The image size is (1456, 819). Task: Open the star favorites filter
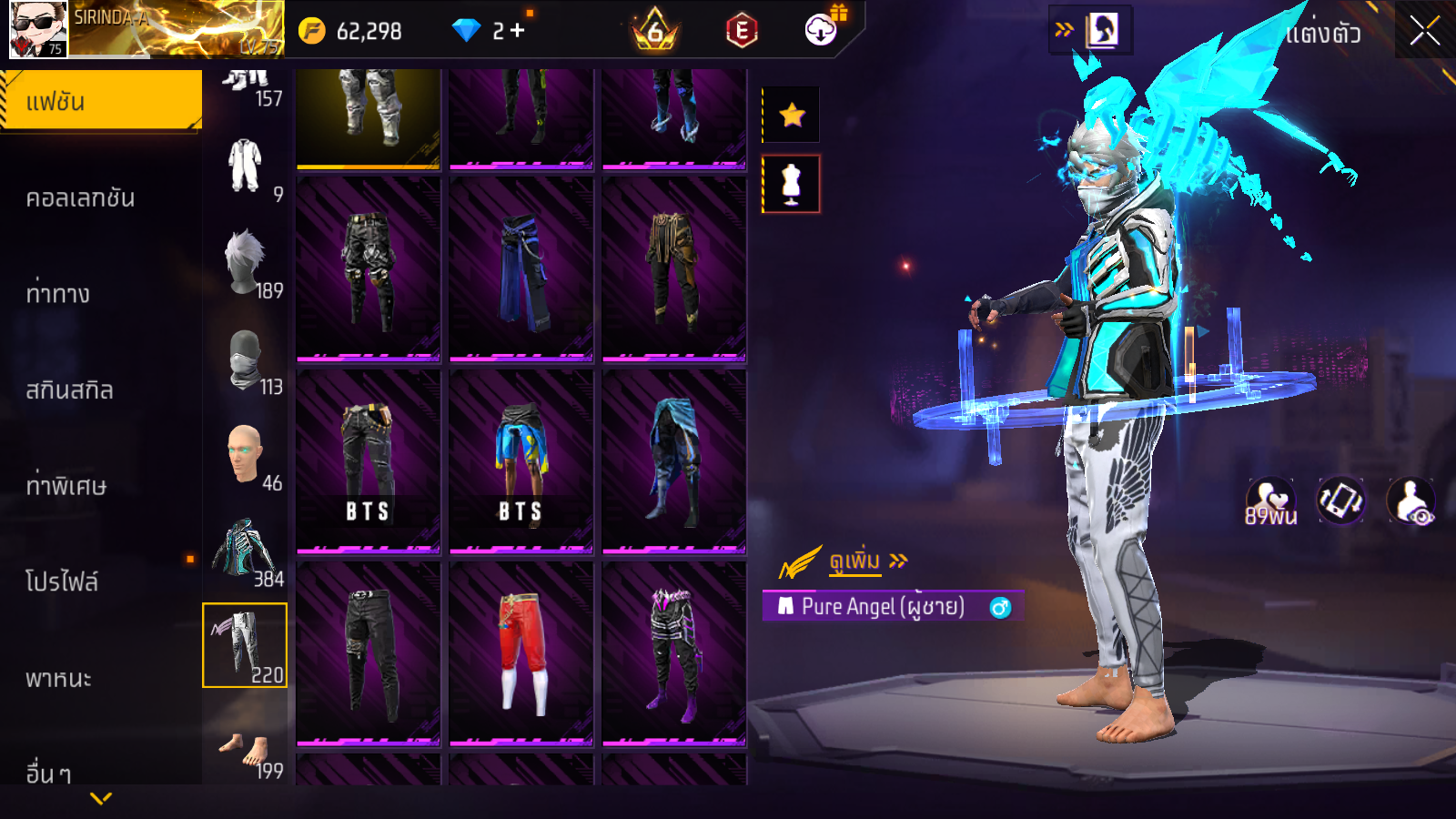pos(792,115)
